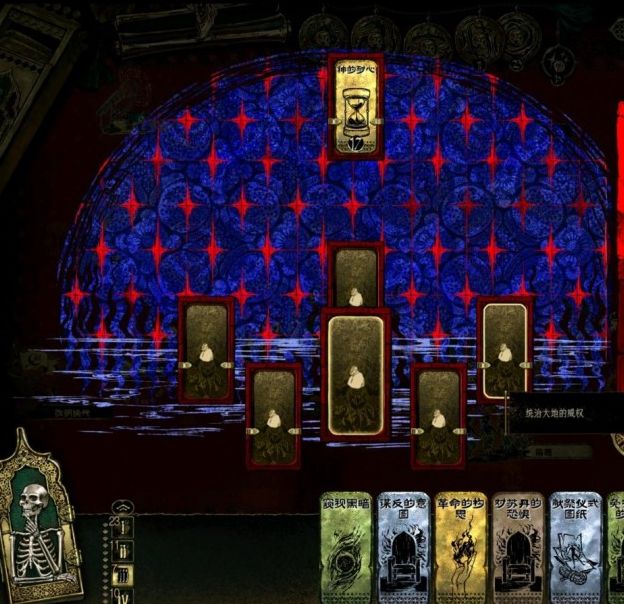Click the hourglass card at the top
This screenshot has height=604, width=624.
tap(356, 107)
